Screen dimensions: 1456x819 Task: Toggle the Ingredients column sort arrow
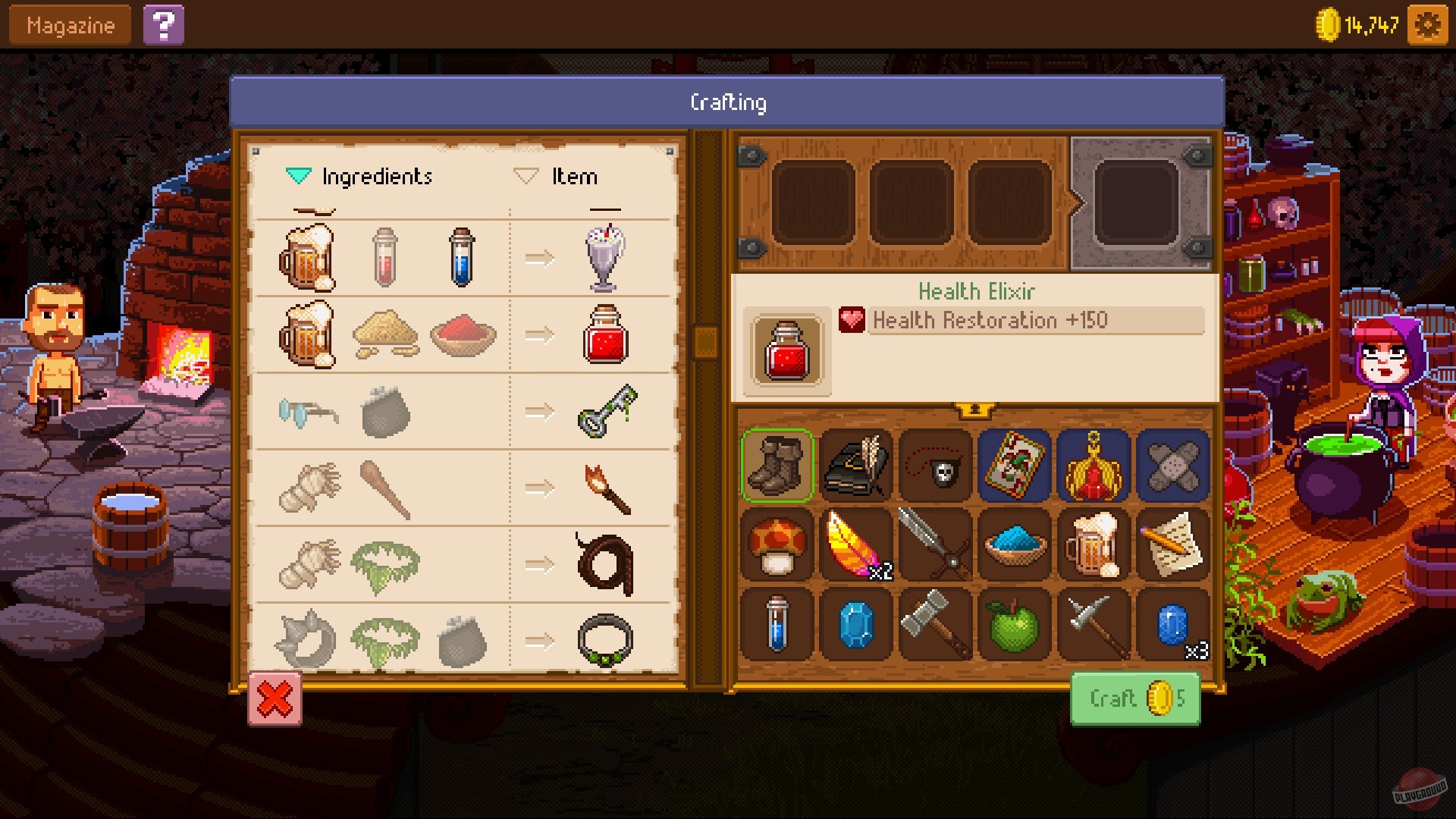pos(297,175)
